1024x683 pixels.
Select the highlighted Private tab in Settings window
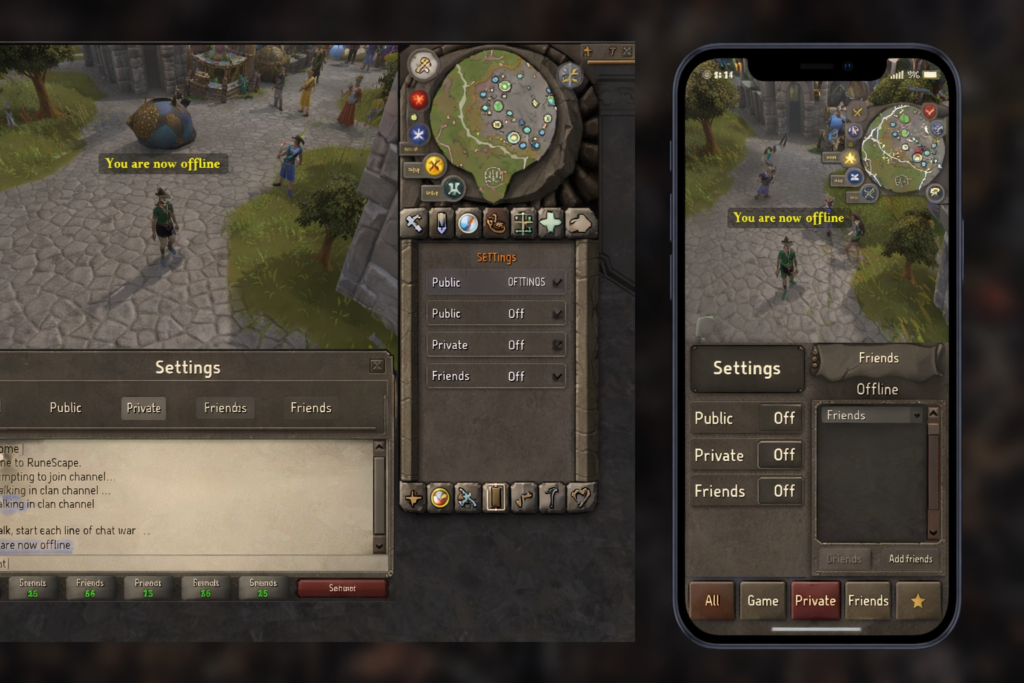(x=143, y=408)
